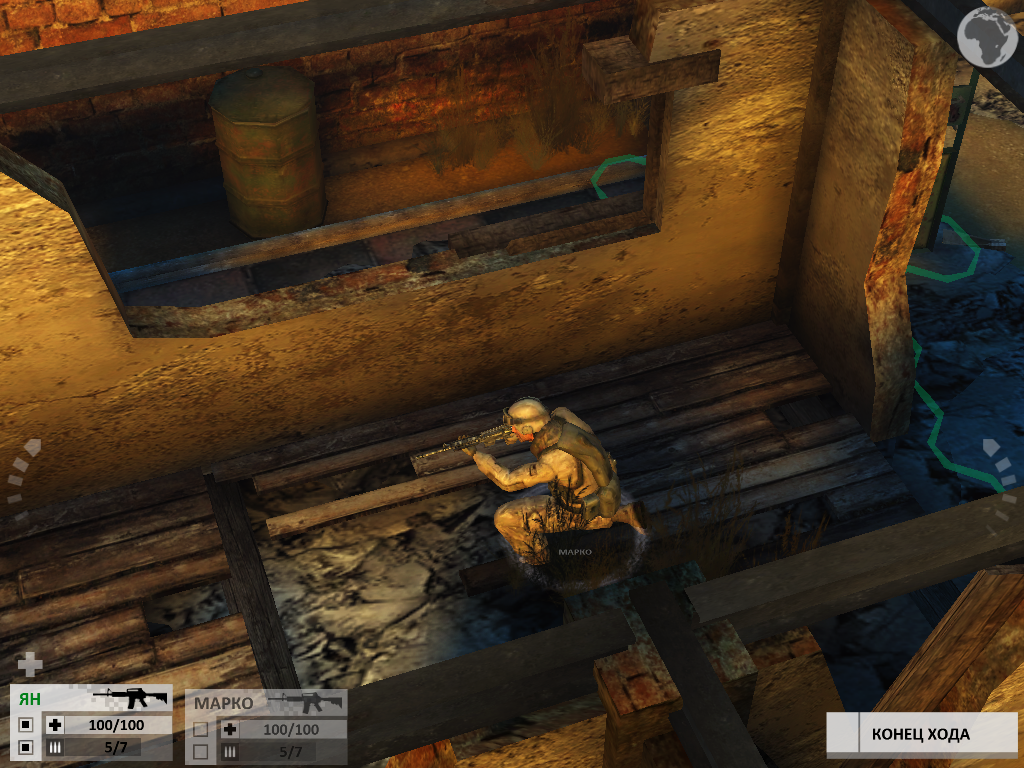The image size is (1024, 768).
Task: Click the КОНЕЦ ХОДА end turn button
Action: coord(920,734)
